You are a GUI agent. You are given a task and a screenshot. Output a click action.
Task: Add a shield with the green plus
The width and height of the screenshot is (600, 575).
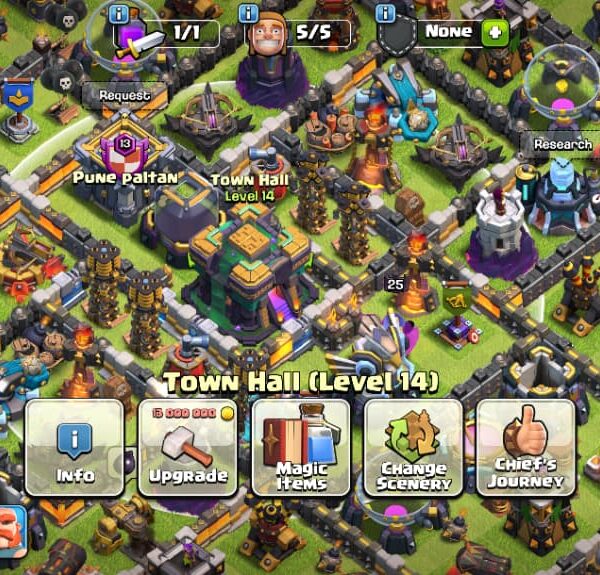pos(494,32)
